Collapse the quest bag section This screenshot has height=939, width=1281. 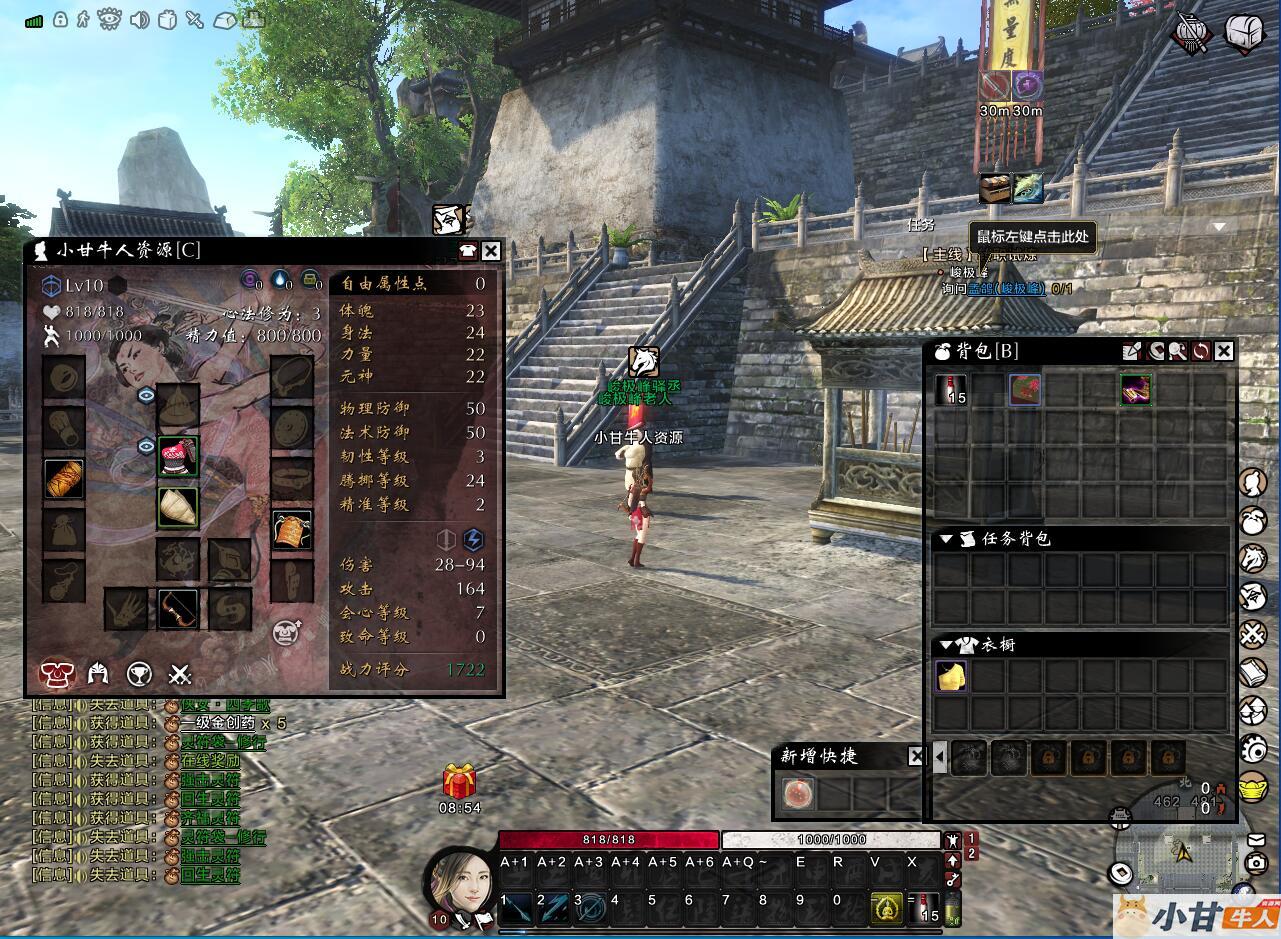click(x=945, y=539)
